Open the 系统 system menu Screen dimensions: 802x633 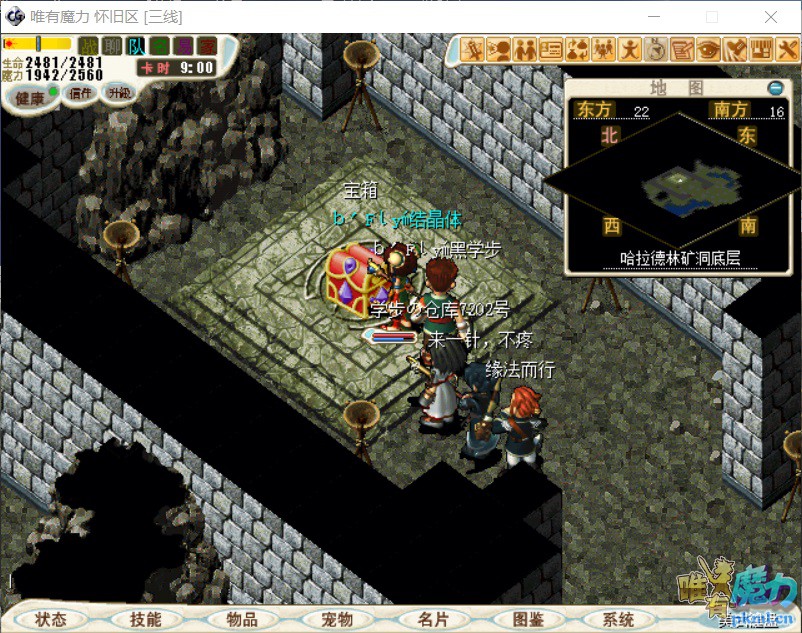tap(620, 619)
